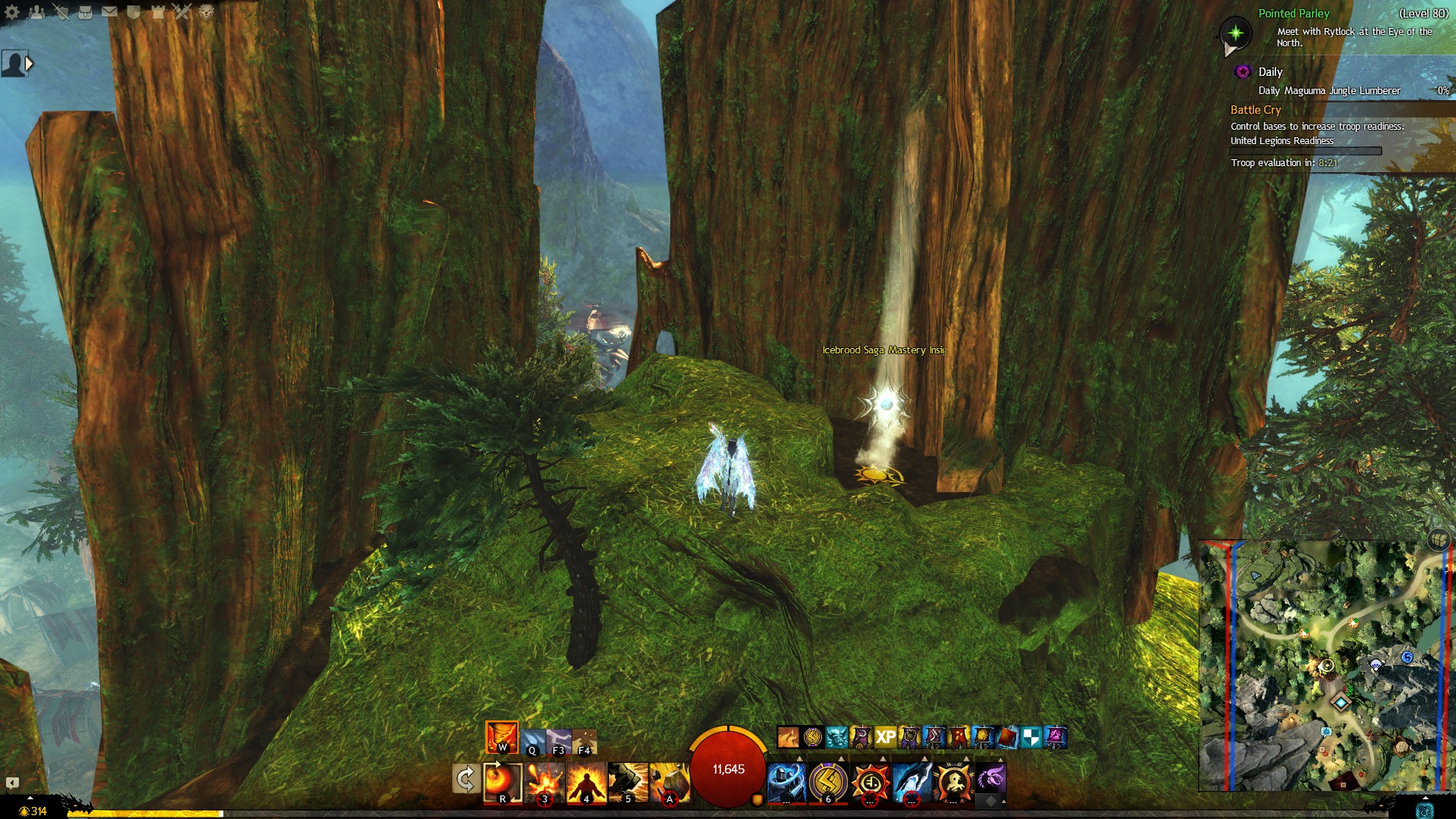Activate the purple dragon elite skill
This screenshot has height=819, width=1456.
pos(990,779)
